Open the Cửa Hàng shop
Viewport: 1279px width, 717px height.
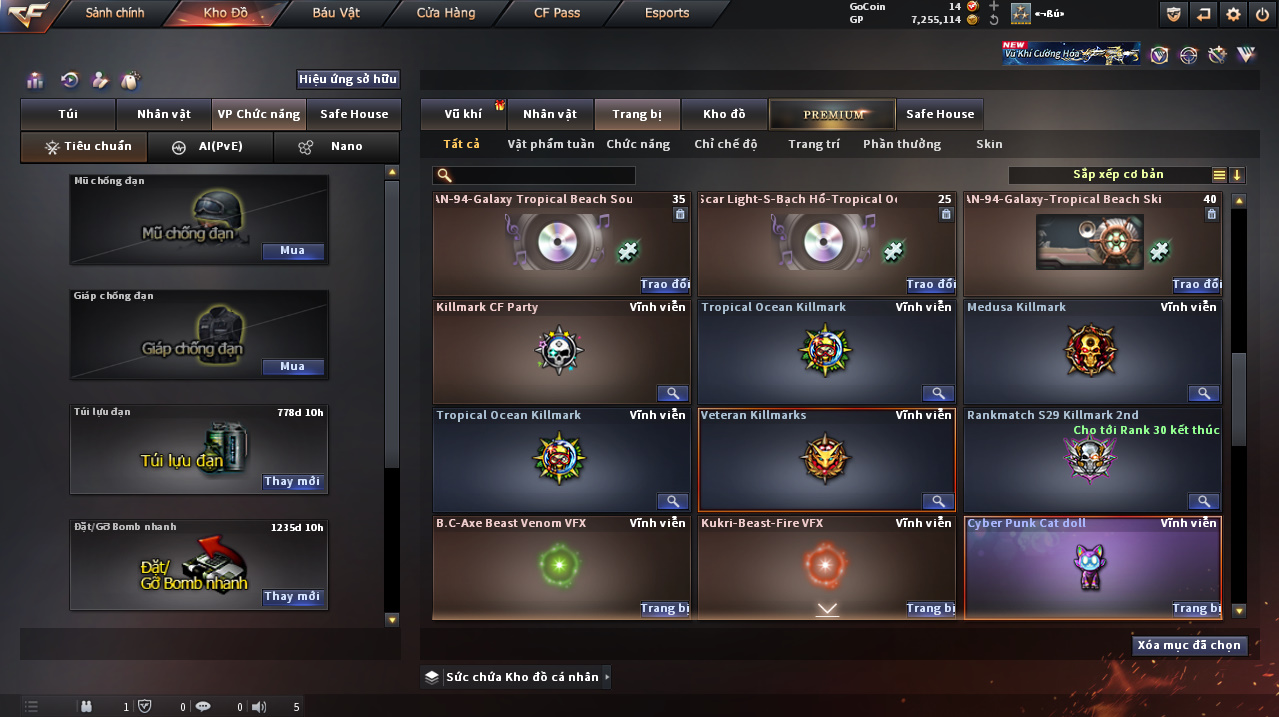[x=446, y=13]
